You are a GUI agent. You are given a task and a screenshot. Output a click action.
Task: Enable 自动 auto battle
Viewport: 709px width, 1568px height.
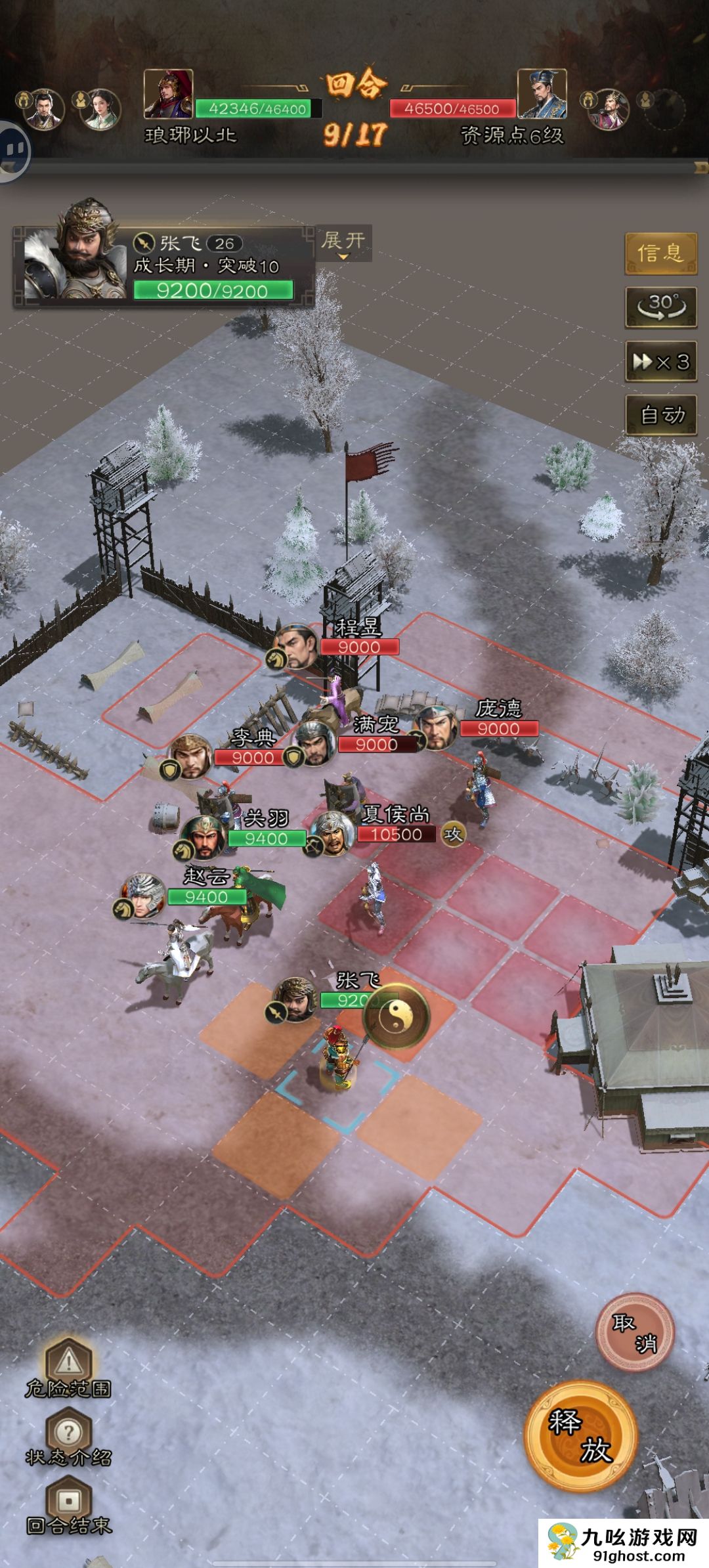coord(660,415)
